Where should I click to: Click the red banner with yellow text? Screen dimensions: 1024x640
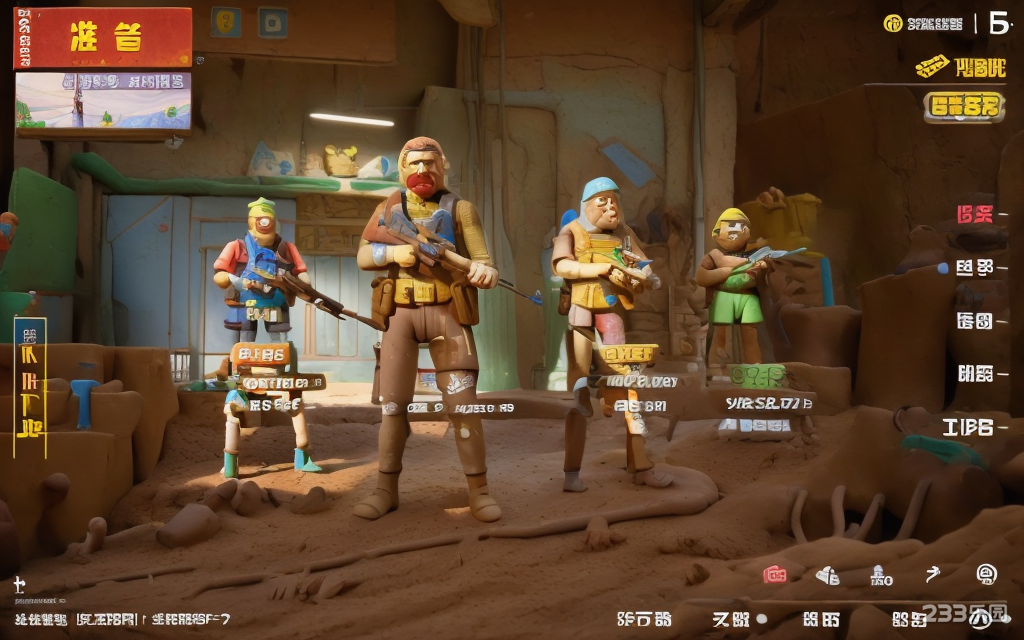(x=103, y=38)
